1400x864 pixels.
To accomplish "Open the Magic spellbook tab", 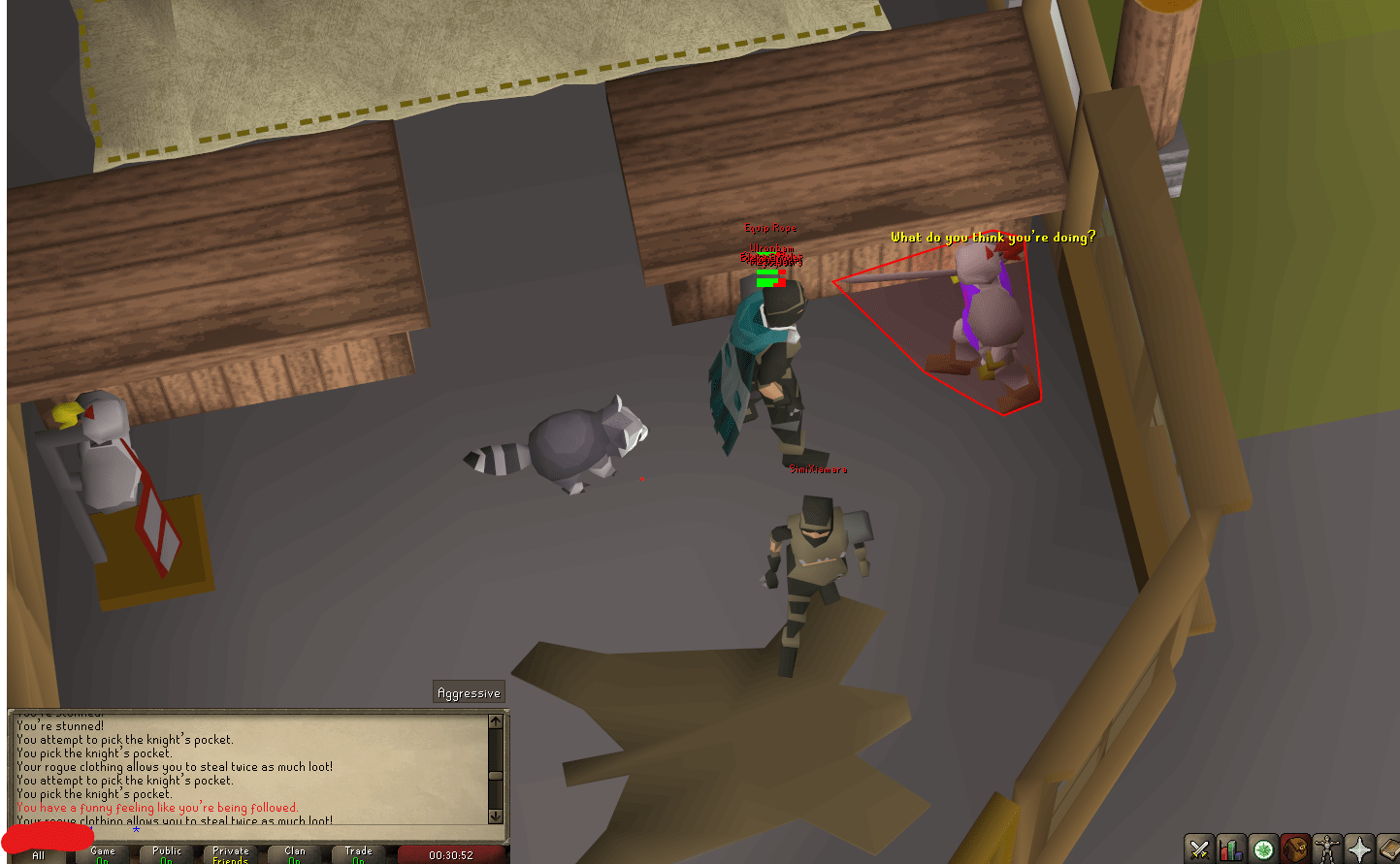I will tap(1390, 850).
